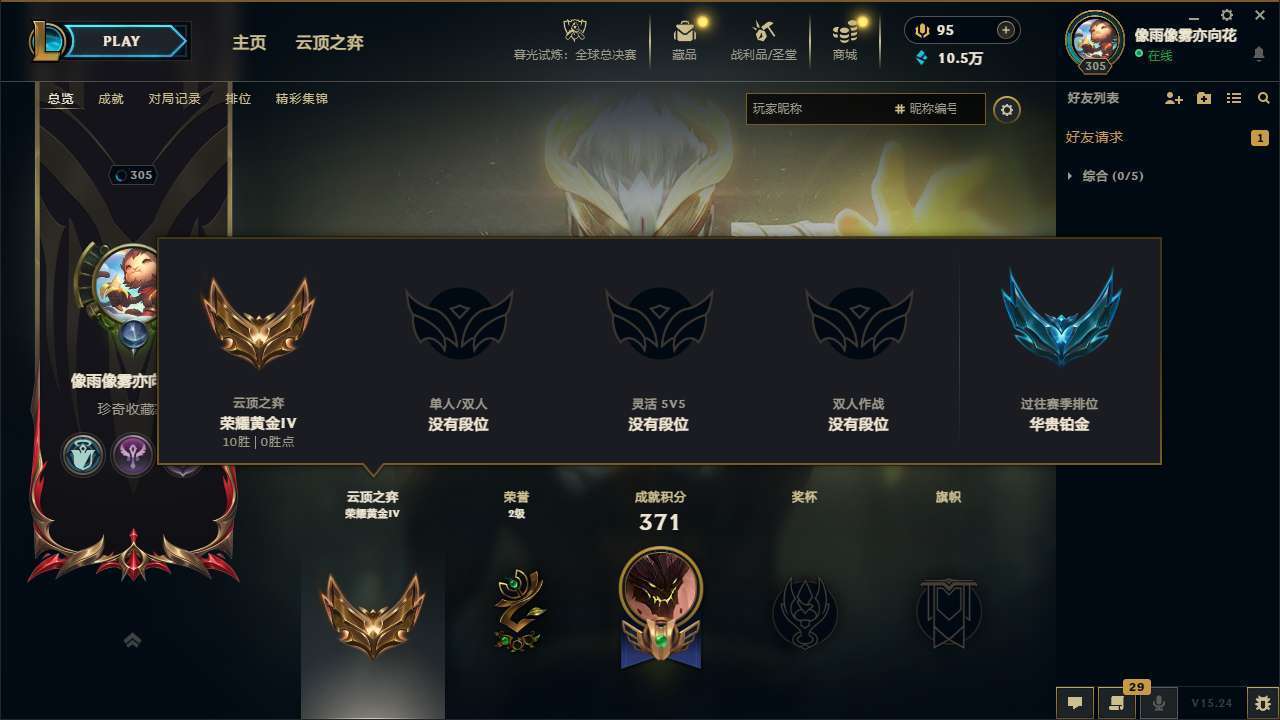Open the Collection (藏品) backpack icon
1280x720 pixels.
click(685, 30)
